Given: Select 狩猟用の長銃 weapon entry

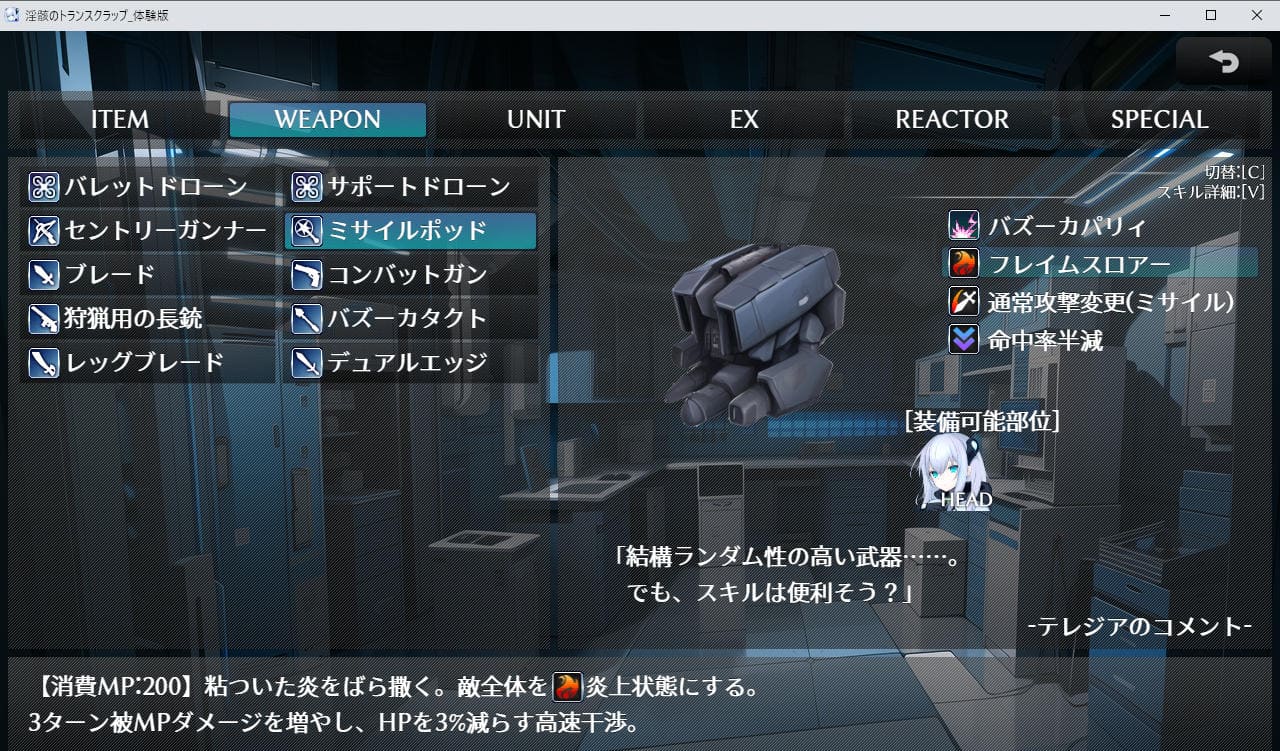Looking at the screenshot, I should tap(148, 319).
